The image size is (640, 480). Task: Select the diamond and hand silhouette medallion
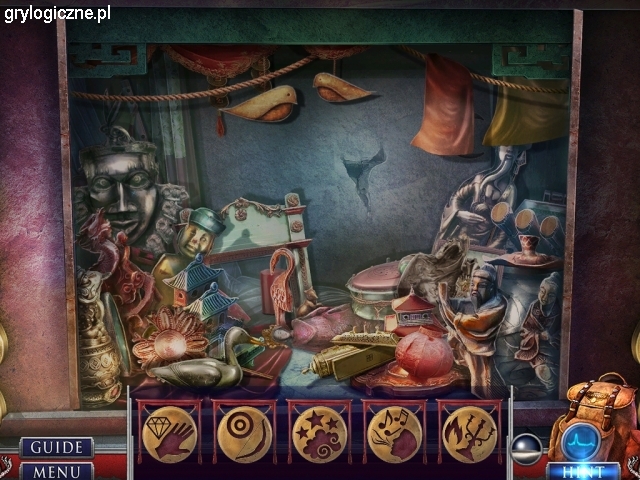pos(168,434)
